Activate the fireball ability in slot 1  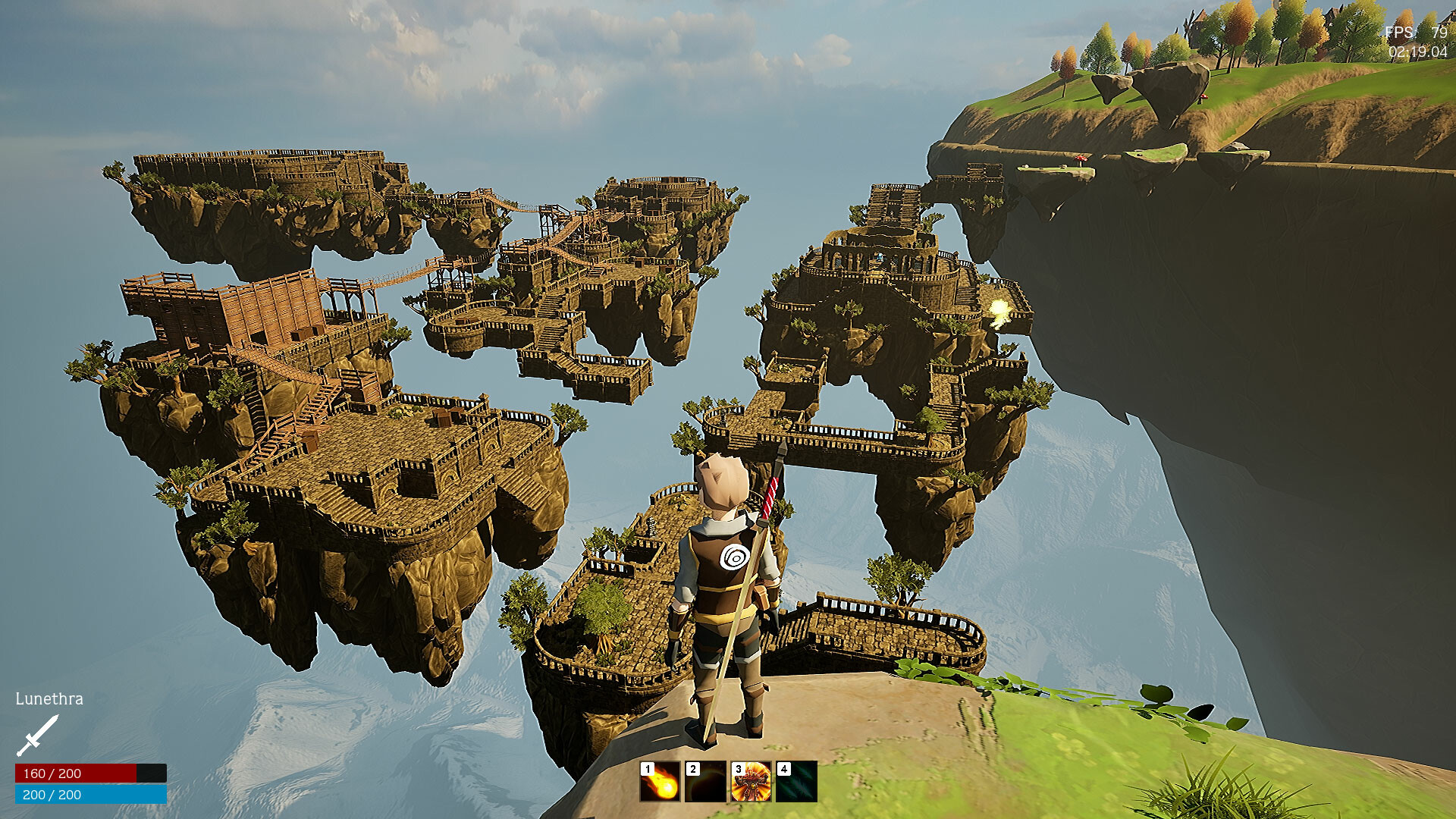[x=660, y=782]
